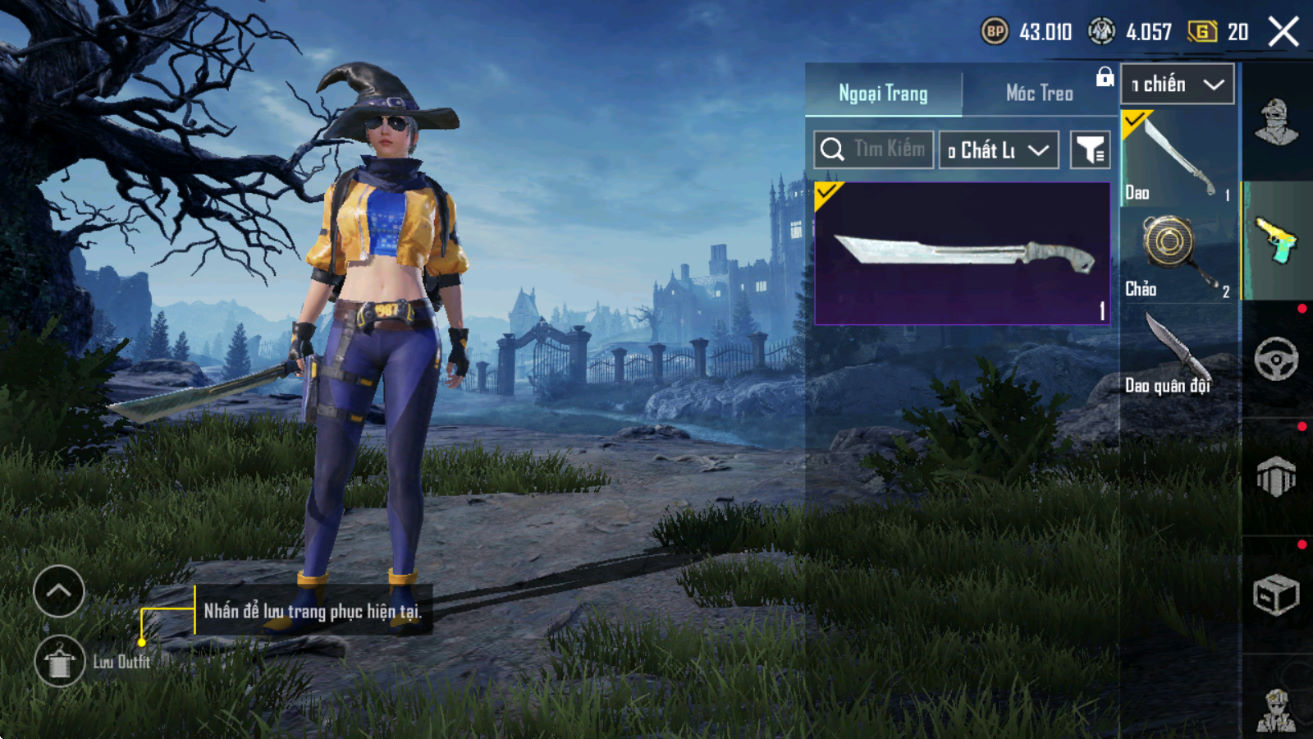1313x739 pixels.
Task: Expand the Chất Lượng quality dropdown
Action: [998, 150]
